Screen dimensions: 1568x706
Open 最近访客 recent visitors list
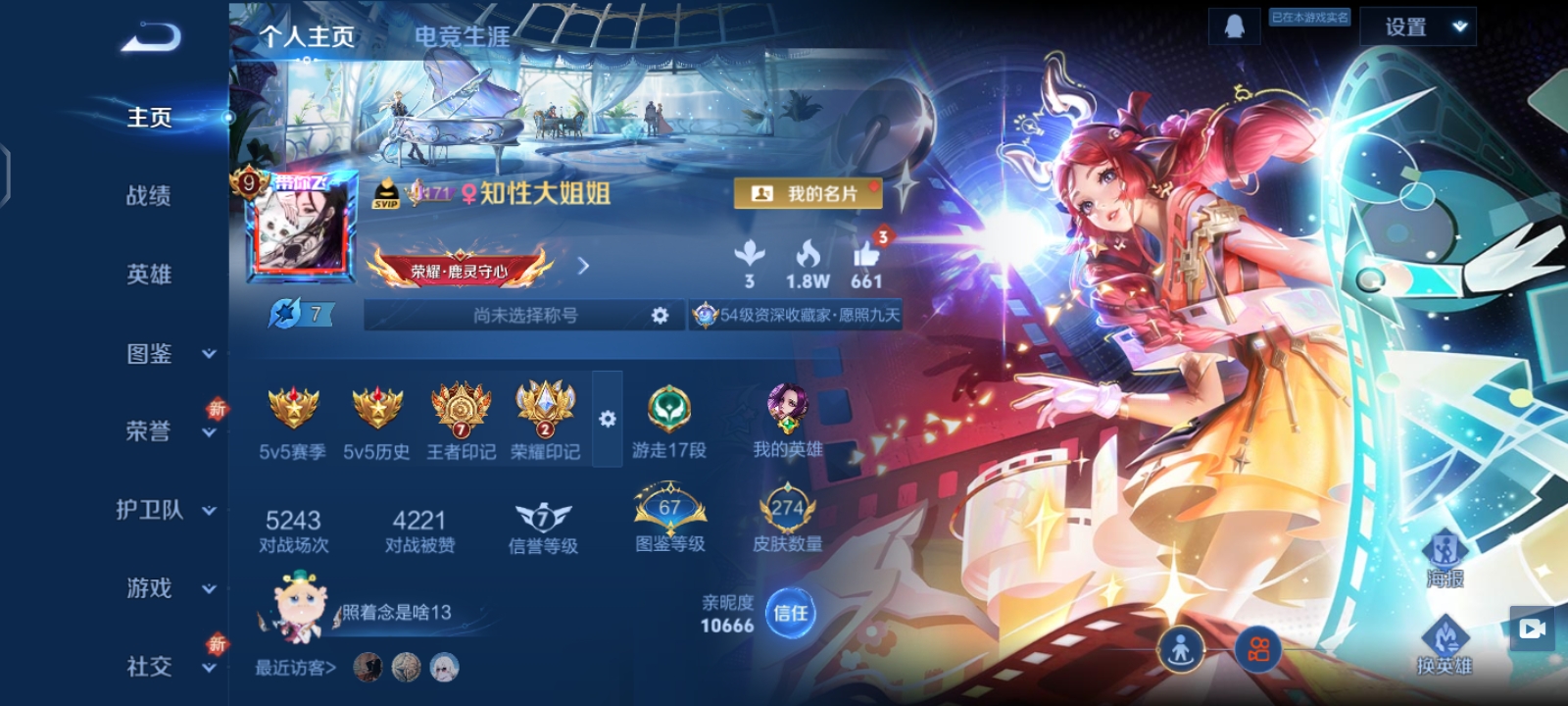coord(296,668)
